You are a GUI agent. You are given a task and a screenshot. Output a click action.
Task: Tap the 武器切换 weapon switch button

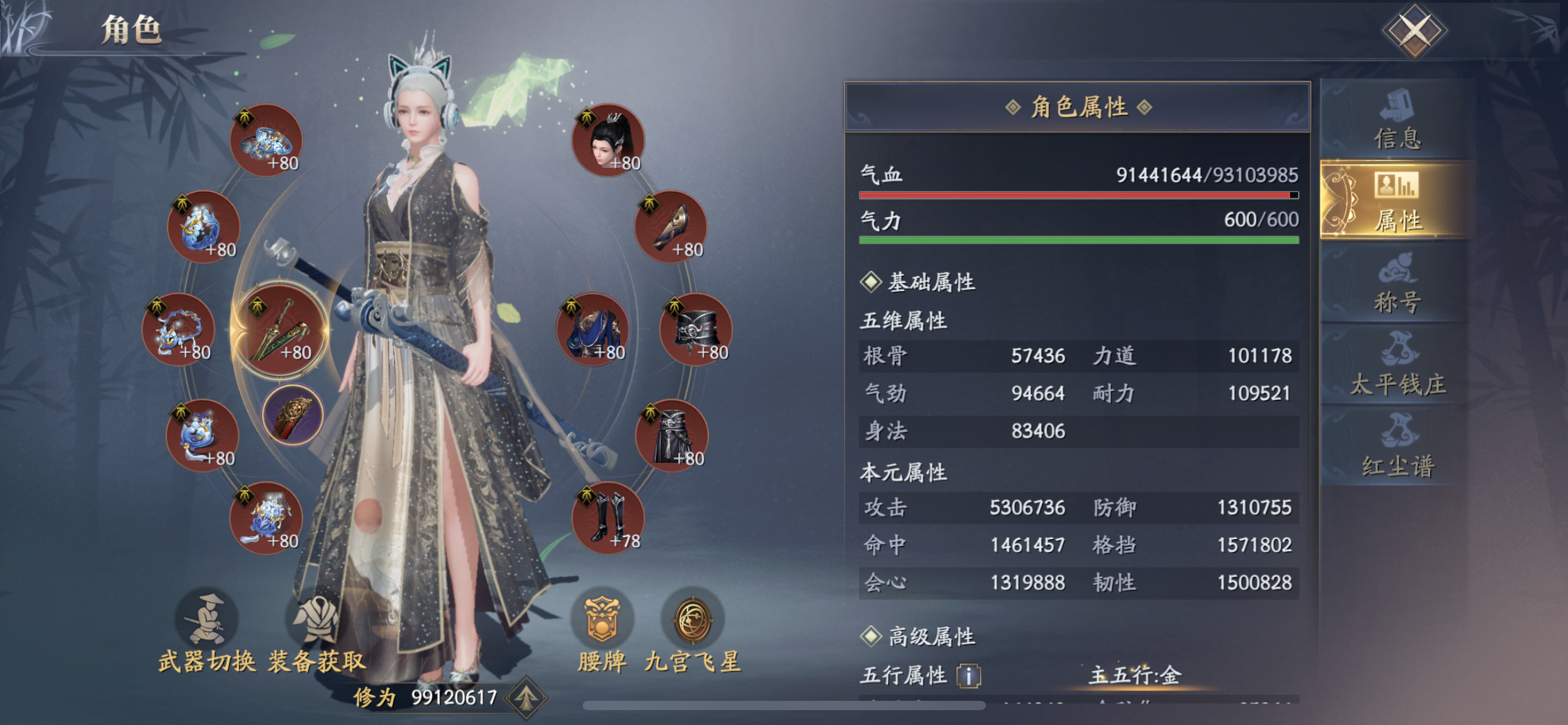[x=207, y=632]
